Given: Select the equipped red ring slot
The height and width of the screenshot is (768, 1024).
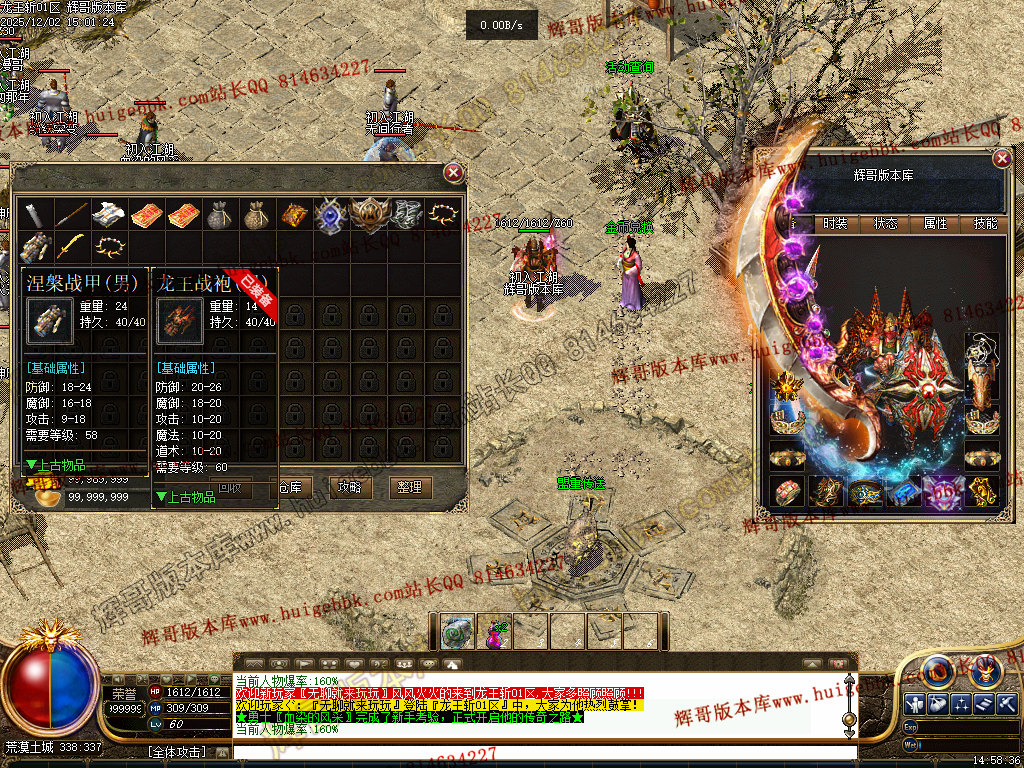Looking at the screenshot, I should (x=787, y=491).
